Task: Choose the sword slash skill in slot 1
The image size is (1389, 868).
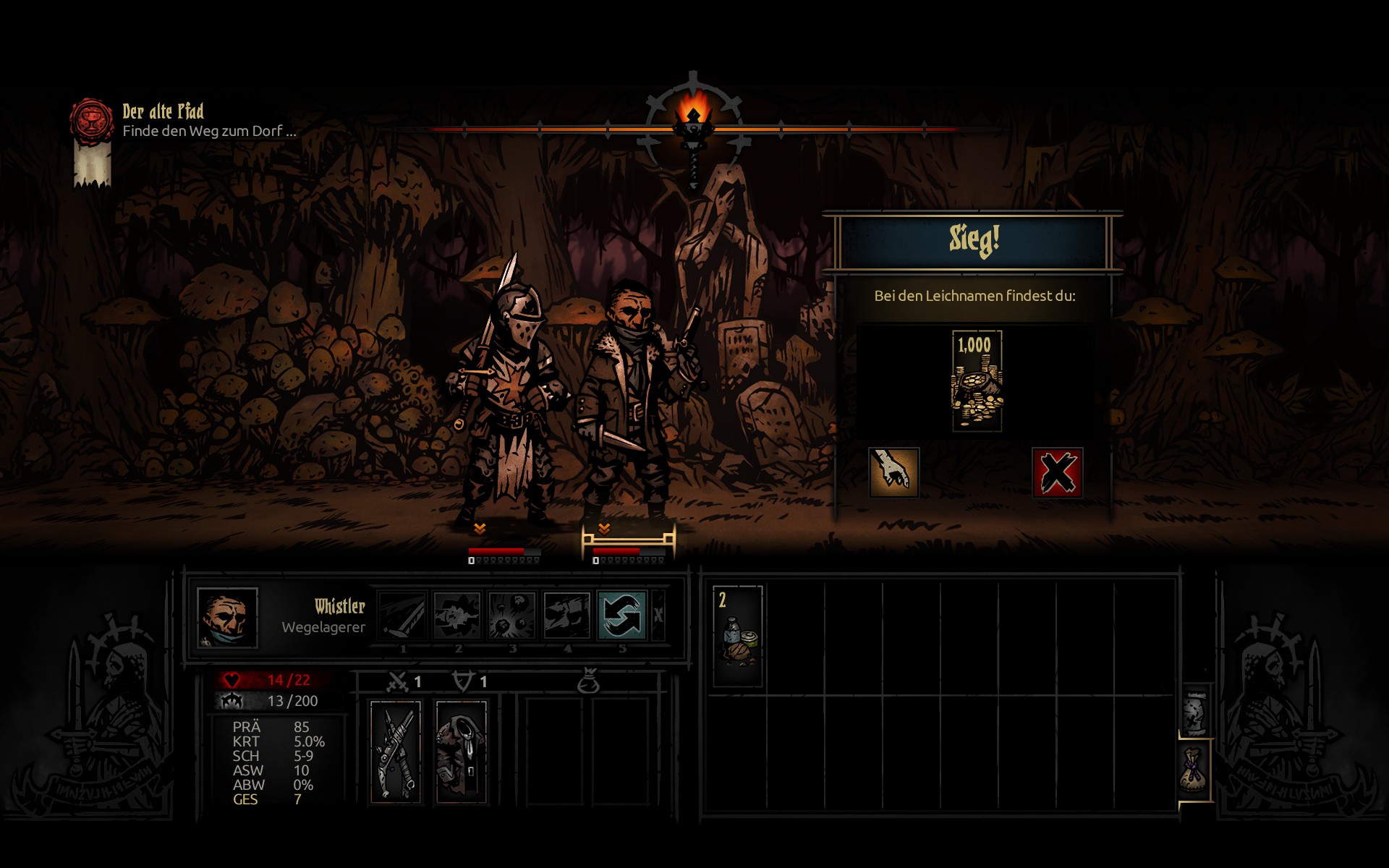Action: (403, 616)
